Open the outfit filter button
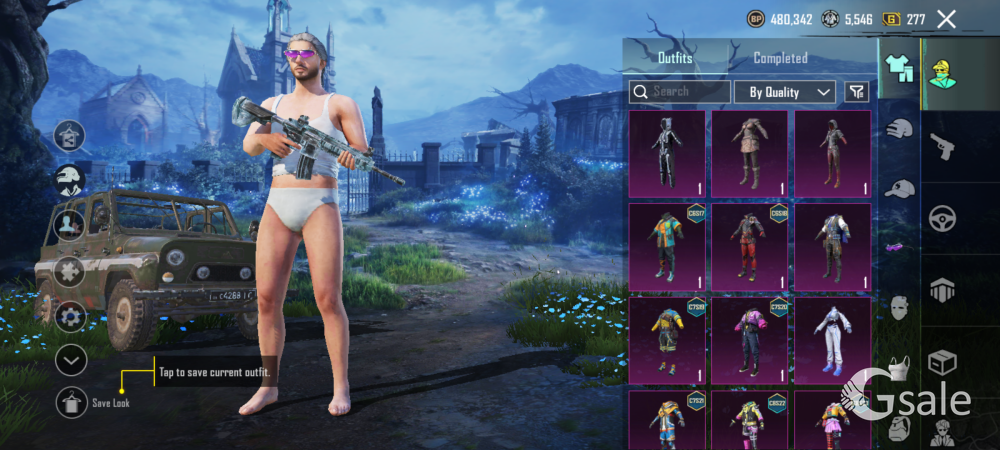Viewport: 1000px width, 450px height. [x=856, y=92]
